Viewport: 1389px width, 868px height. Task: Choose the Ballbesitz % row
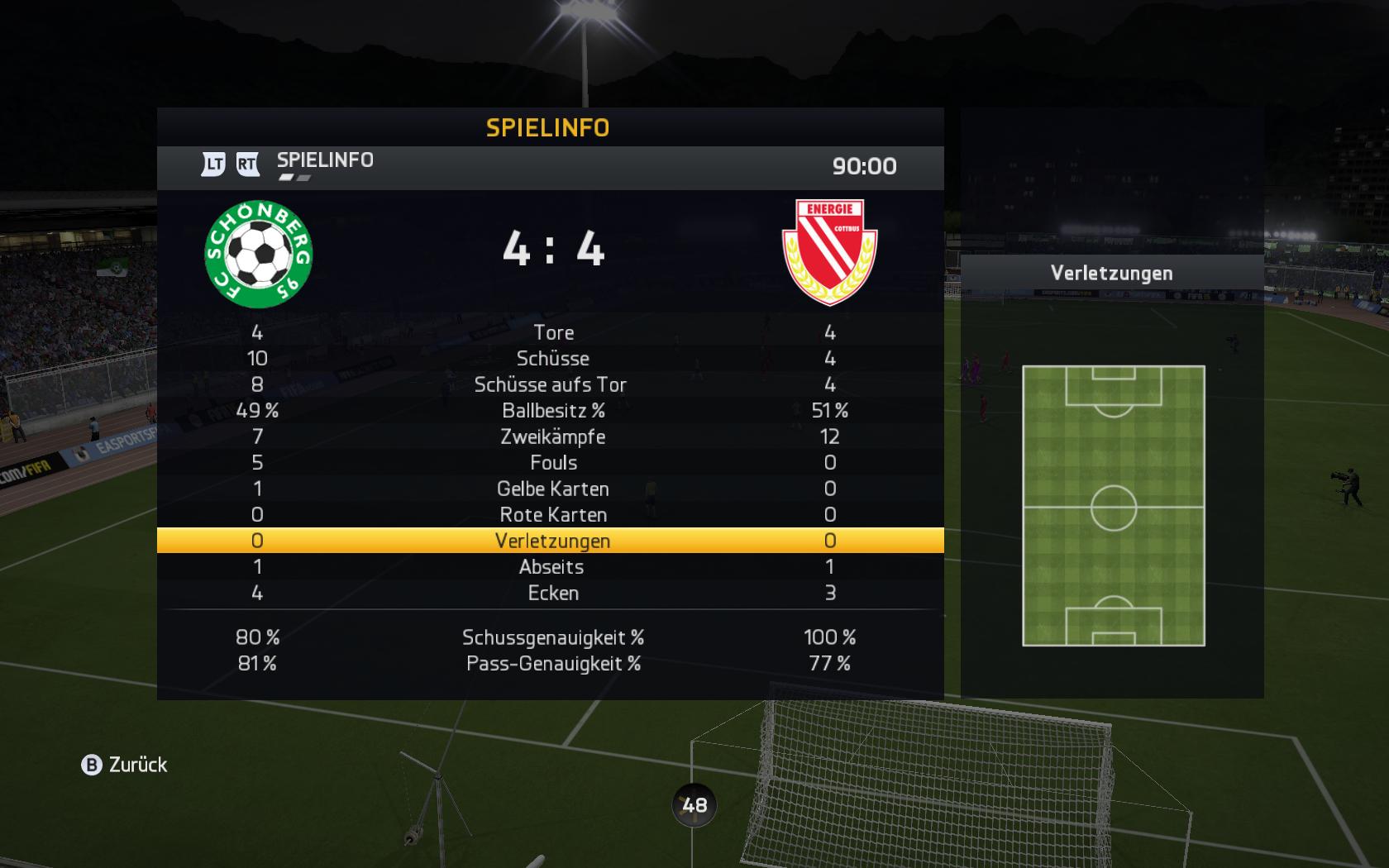[553, 411]
